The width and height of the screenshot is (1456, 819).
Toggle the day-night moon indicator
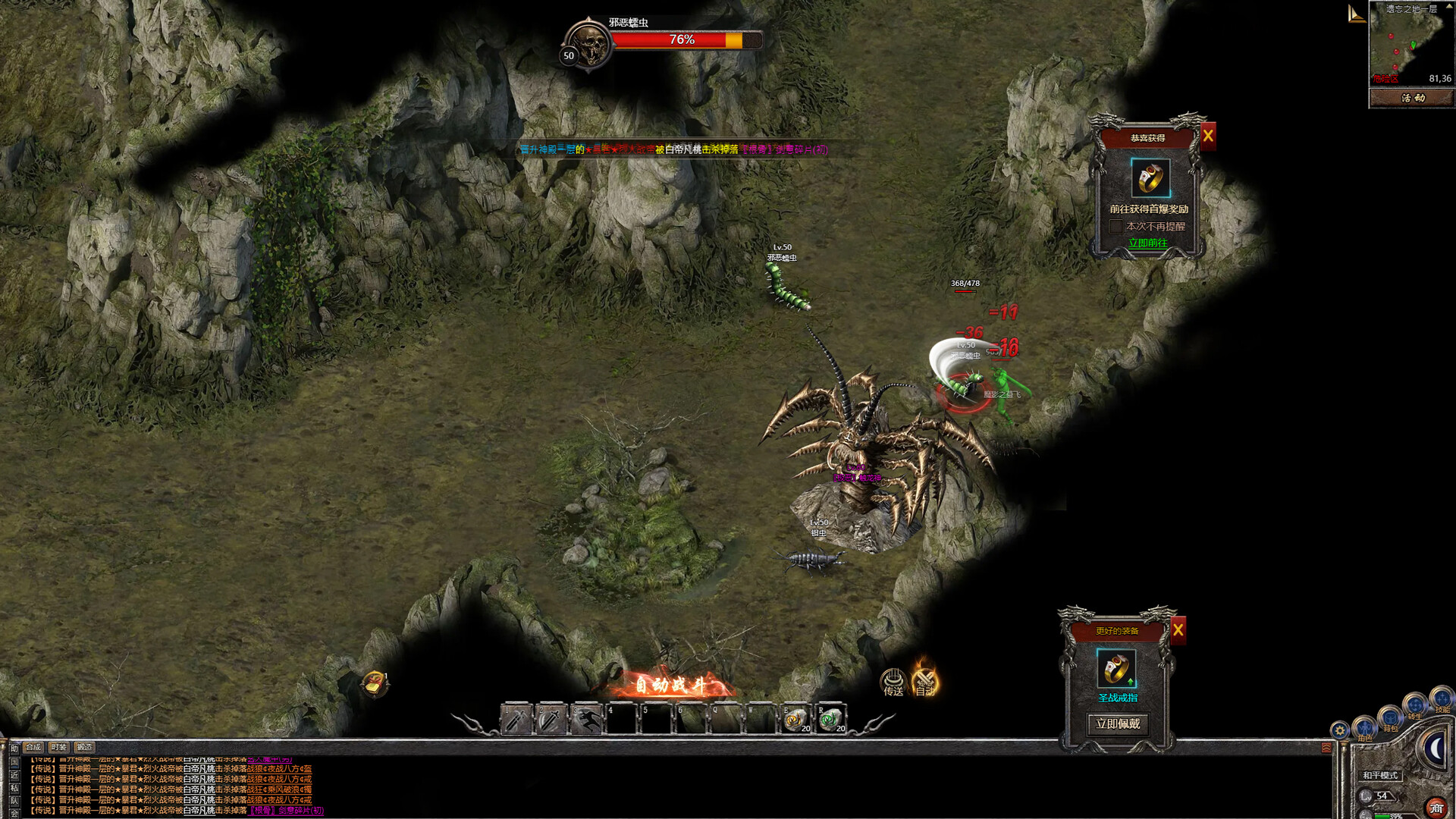(1435, 749)
